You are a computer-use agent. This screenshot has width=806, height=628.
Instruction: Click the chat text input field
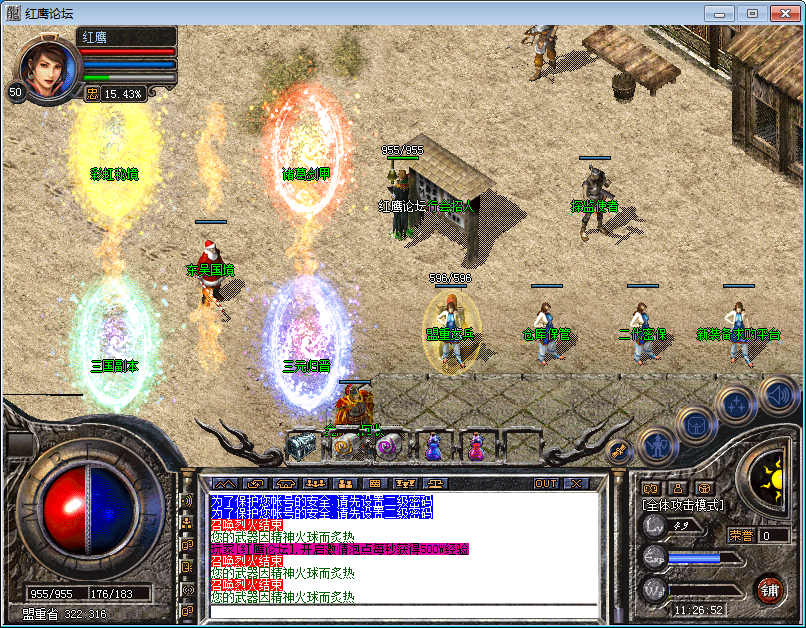pos(400,611)
